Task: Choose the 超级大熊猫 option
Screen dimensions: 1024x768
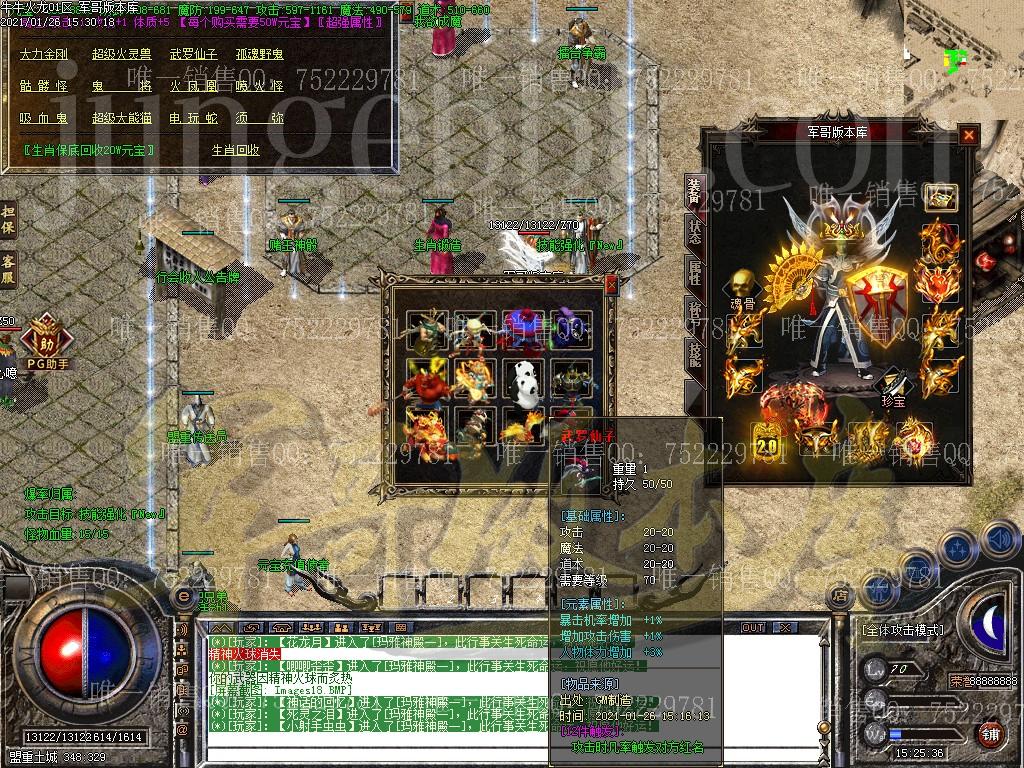Action: coord(121,118)
